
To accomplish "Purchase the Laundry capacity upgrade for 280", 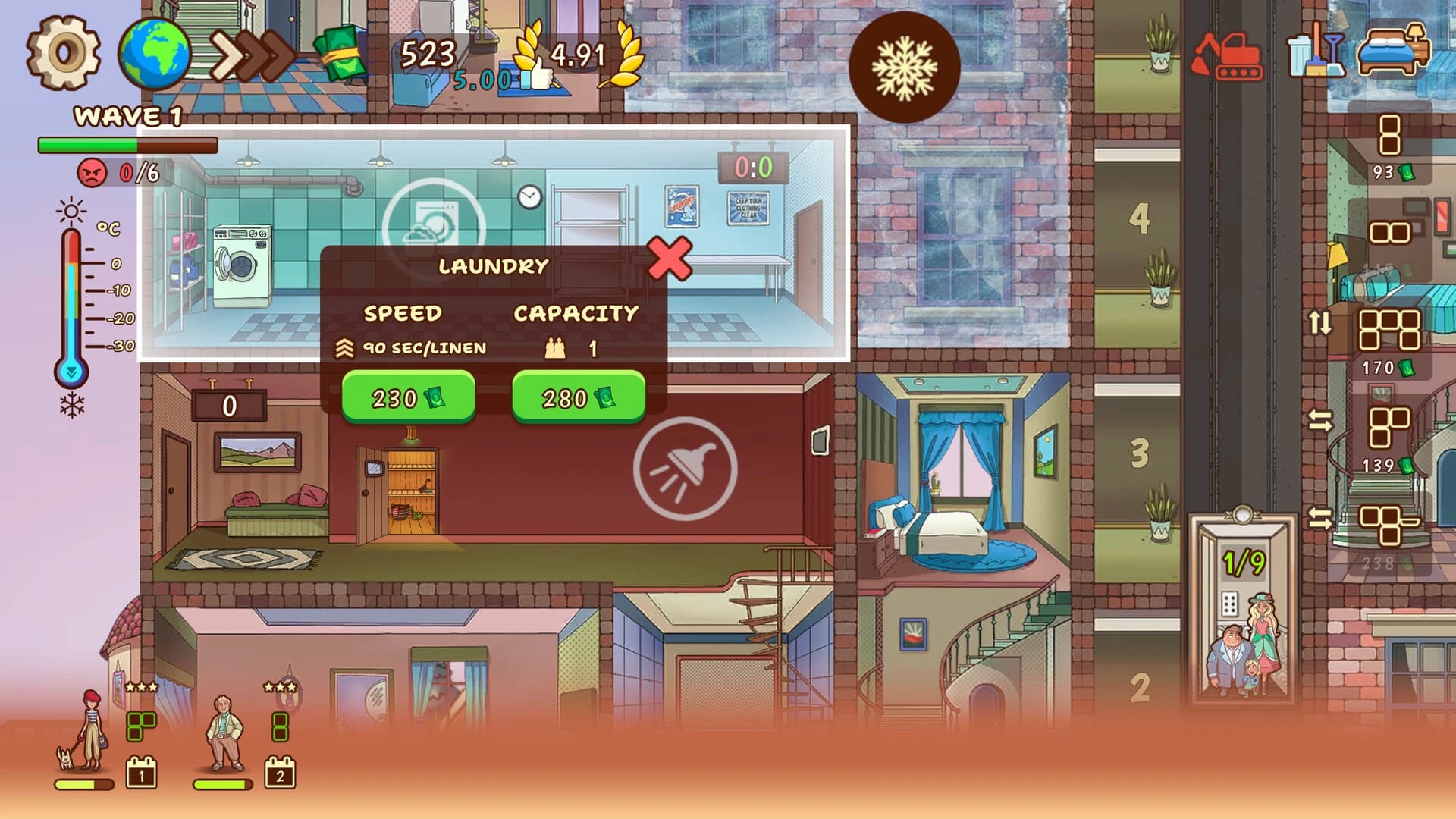I will coord(579,397).
